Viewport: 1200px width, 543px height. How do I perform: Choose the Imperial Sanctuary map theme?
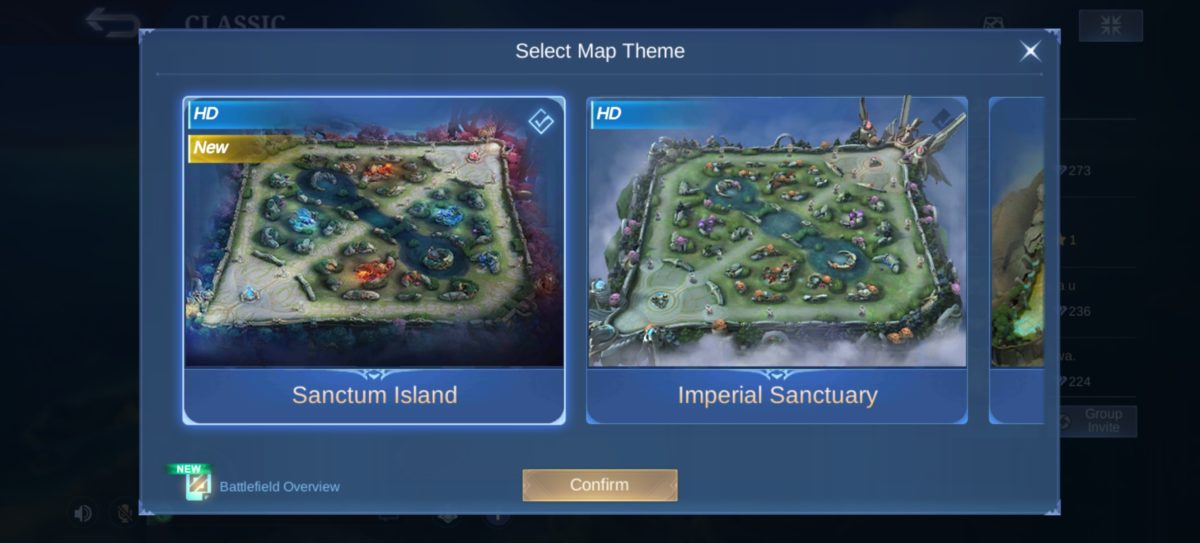[776, 260]
